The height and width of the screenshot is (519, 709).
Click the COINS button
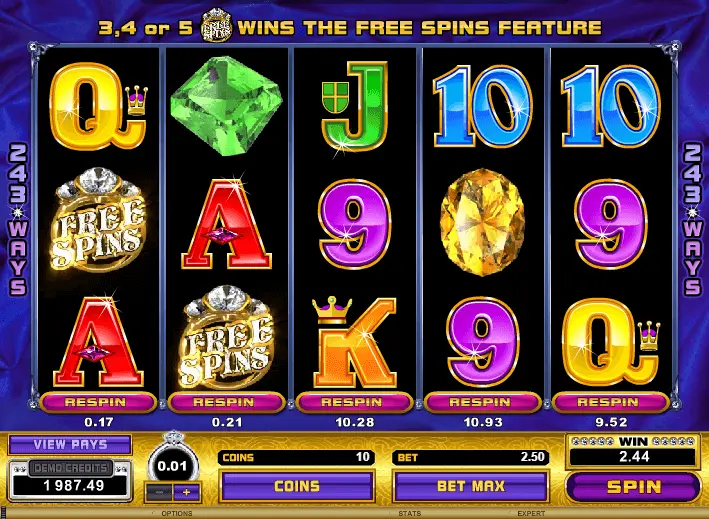[298, 487]
